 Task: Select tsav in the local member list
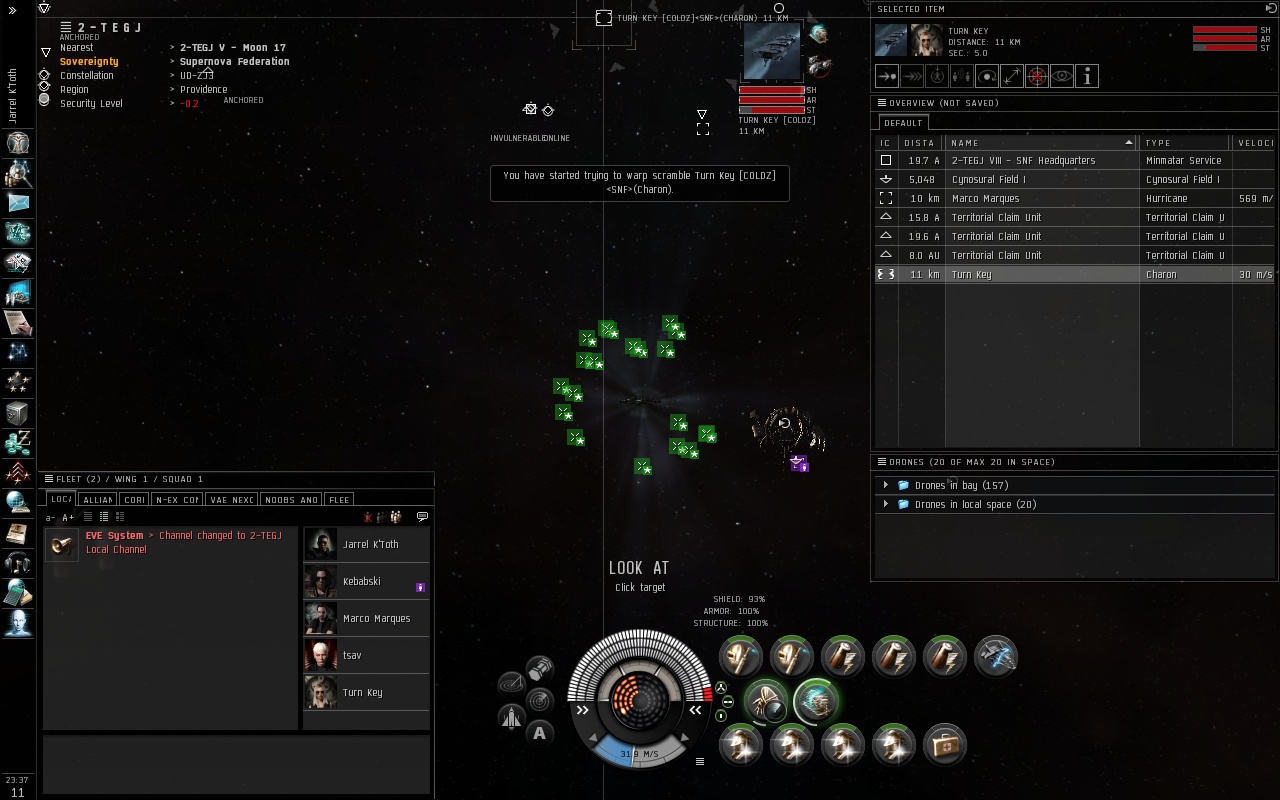coord(366,655)
